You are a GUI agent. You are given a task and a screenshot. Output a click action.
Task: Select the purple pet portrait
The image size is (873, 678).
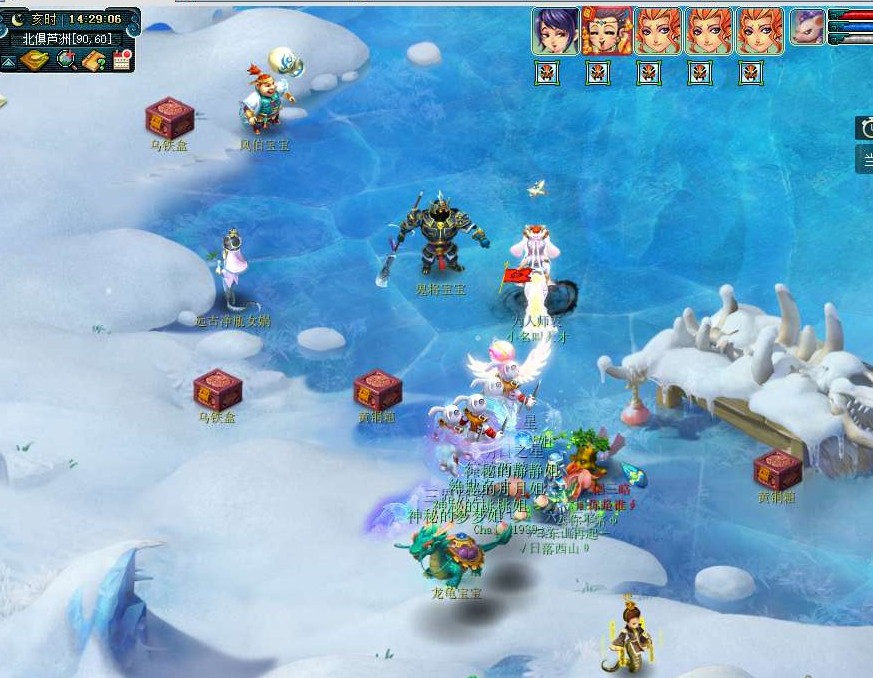click(808, 27)
